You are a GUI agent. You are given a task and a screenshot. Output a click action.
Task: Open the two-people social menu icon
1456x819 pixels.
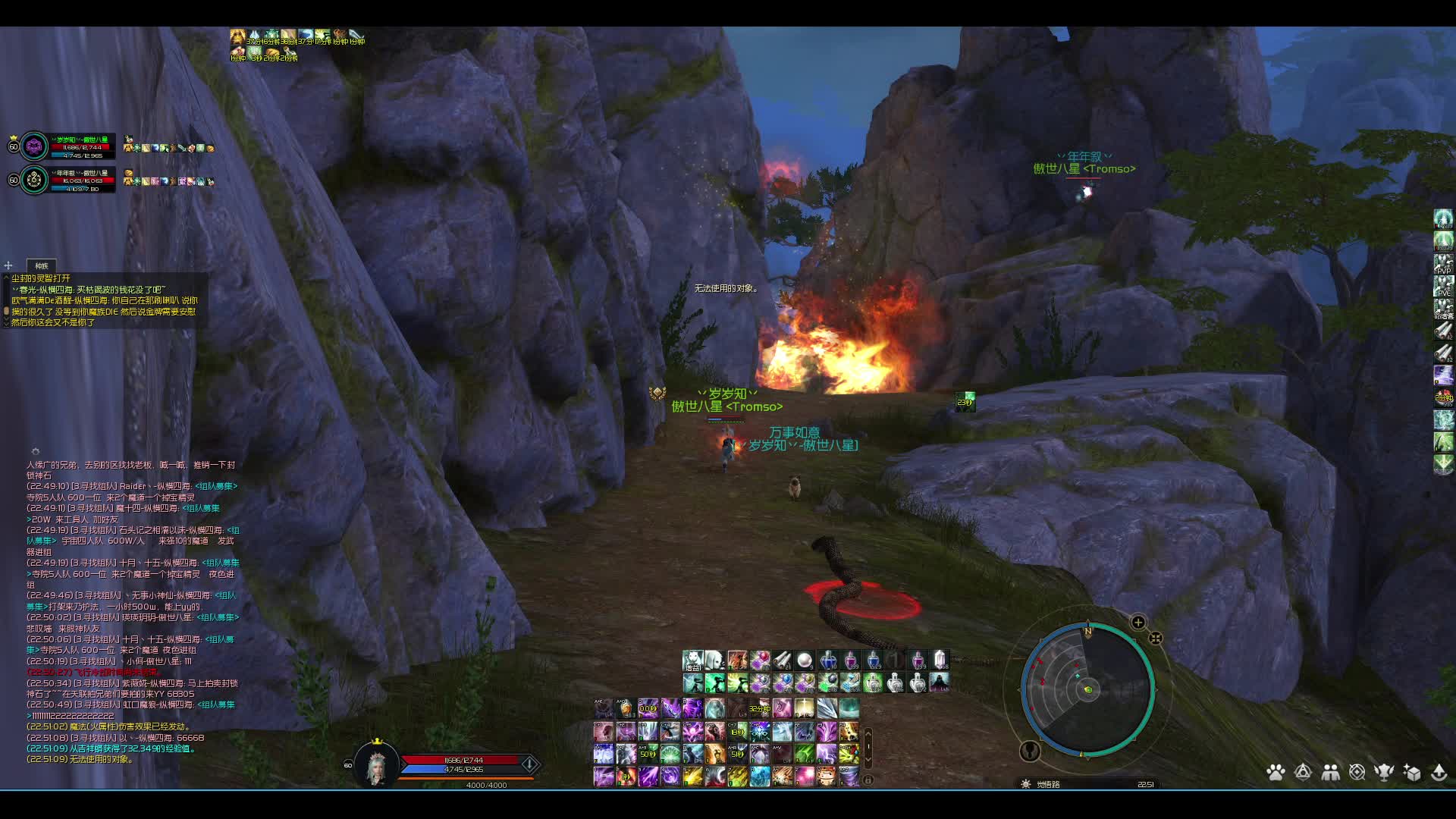[x=1330, y=772]
